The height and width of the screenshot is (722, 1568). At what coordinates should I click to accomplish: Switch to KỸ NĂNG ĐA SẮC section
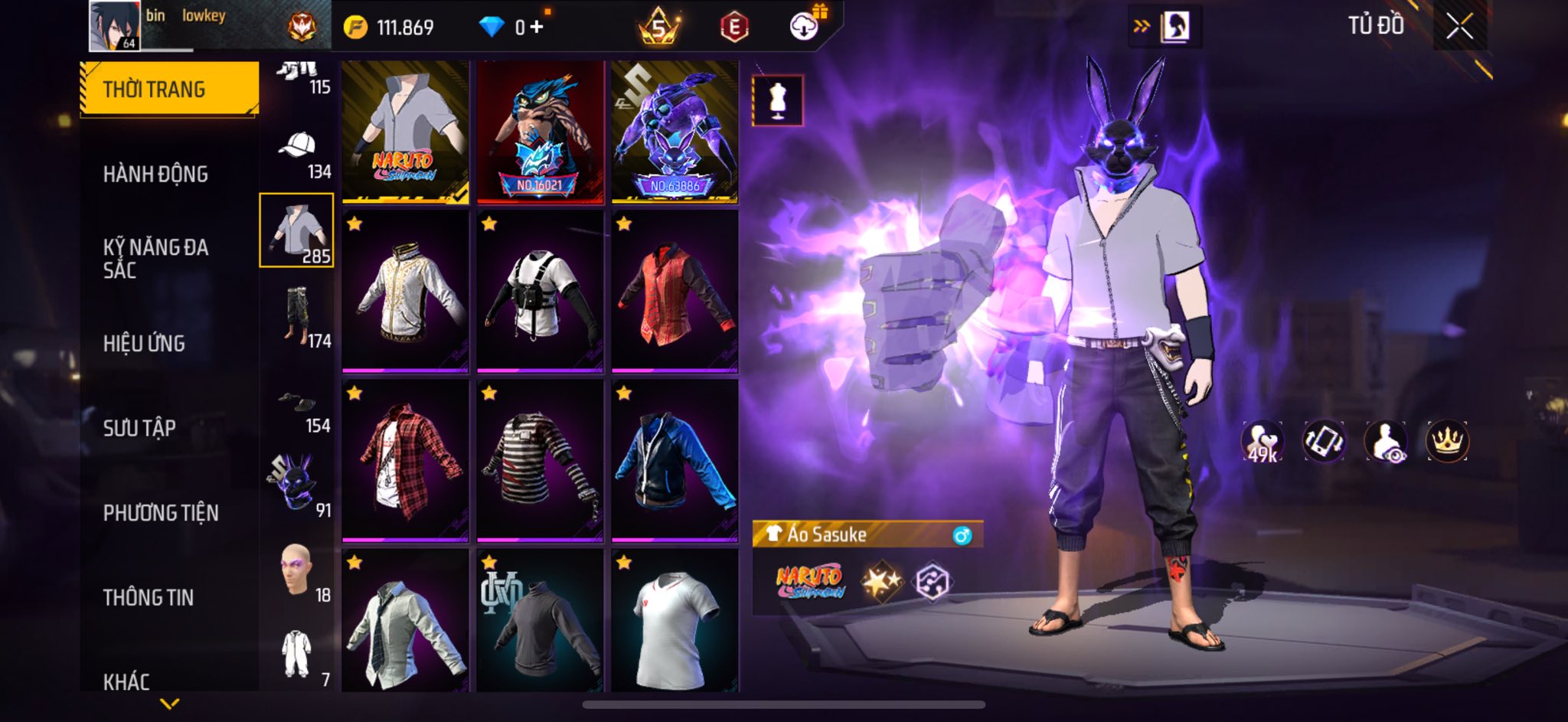(x=155, y=258)
